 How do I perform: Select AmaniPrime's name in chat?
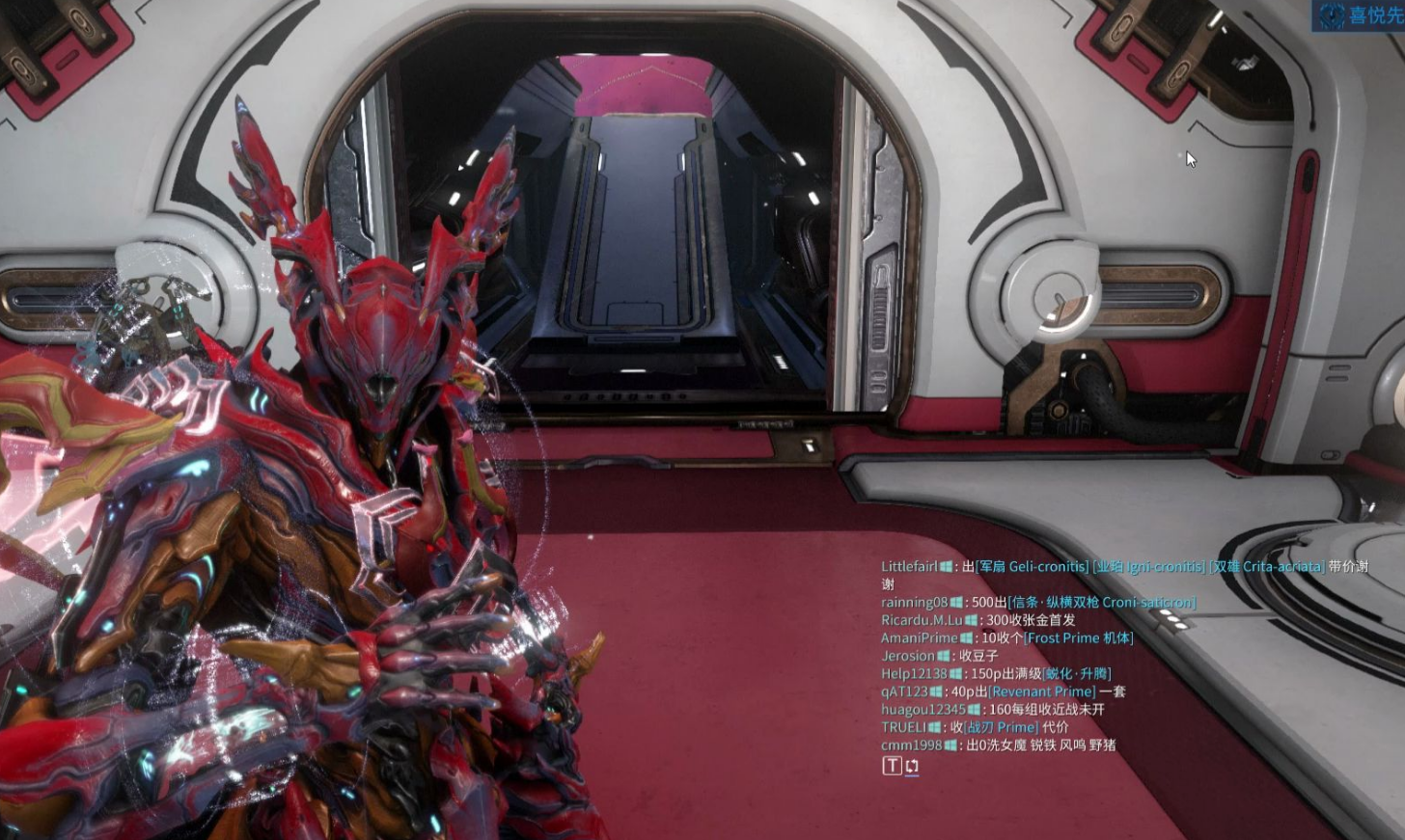pyautogui.click(x=919, y=638)
